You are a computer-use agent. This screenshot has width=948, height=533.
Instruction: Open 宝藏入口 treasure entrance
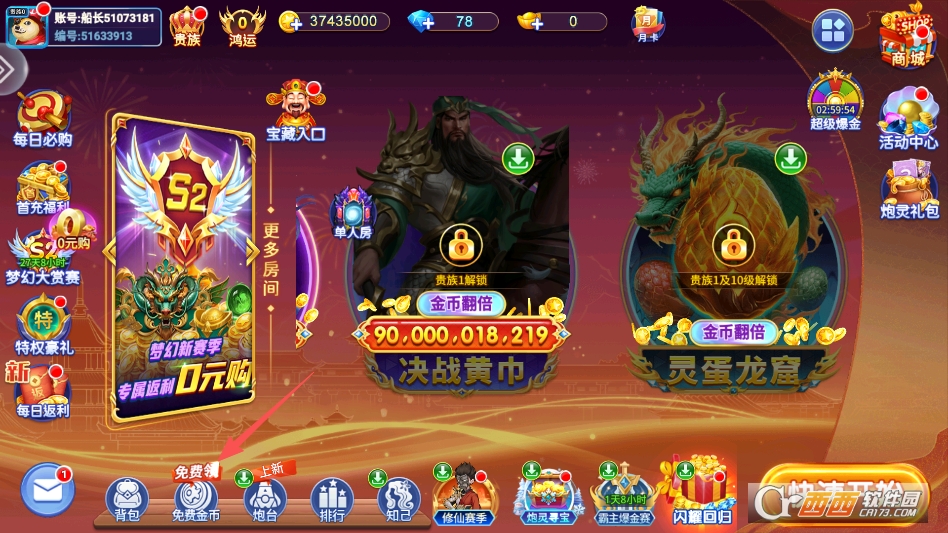tap(294, 110)
